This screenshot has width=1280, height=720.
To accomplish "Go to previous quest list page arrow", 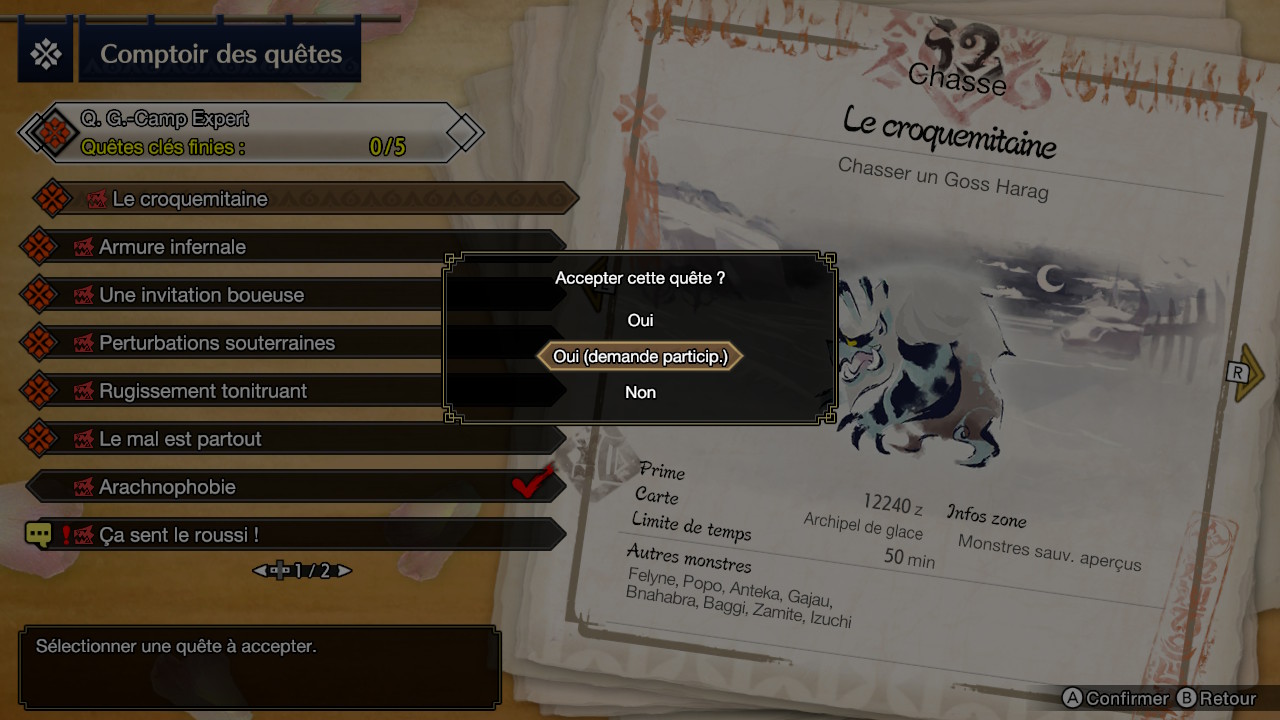I will 260,571.
